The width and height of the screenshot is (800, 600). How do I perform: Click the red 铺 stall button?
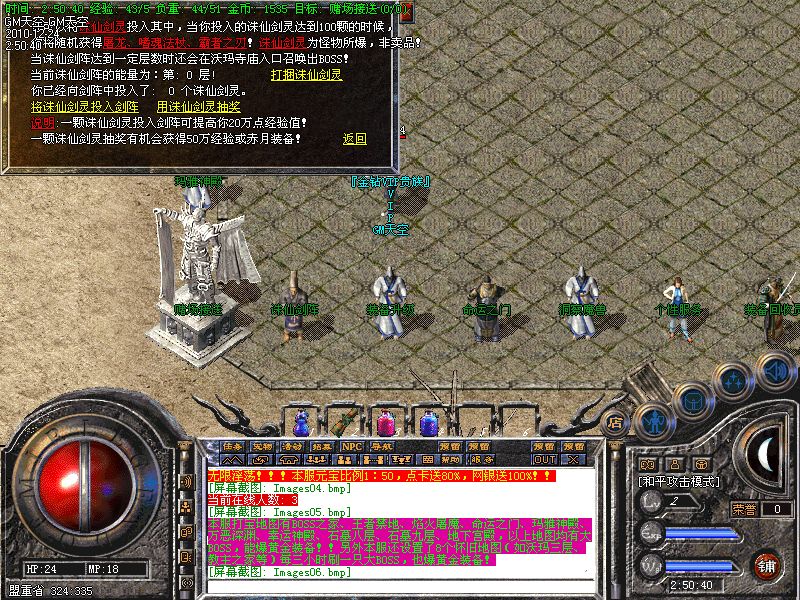pyautogui.click(x=768, y=565)
